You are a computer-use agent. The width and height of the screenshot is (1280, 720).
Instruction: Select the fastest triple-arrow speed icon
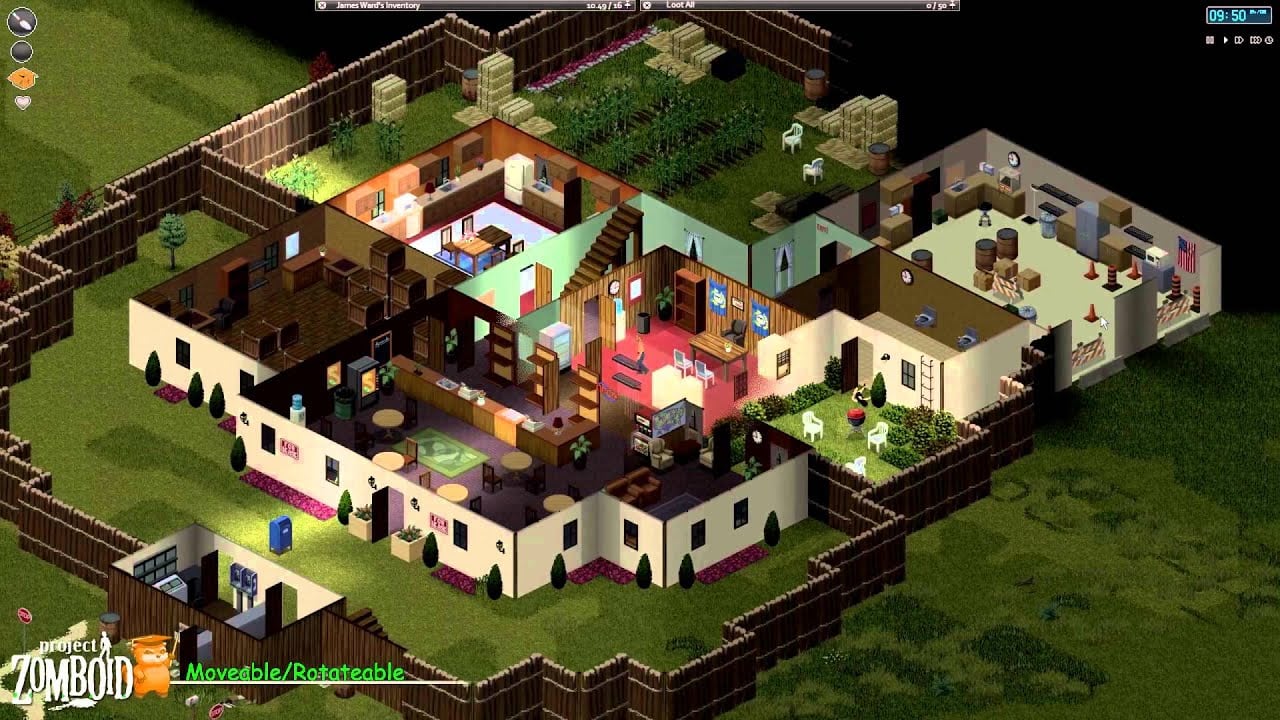1255,40
